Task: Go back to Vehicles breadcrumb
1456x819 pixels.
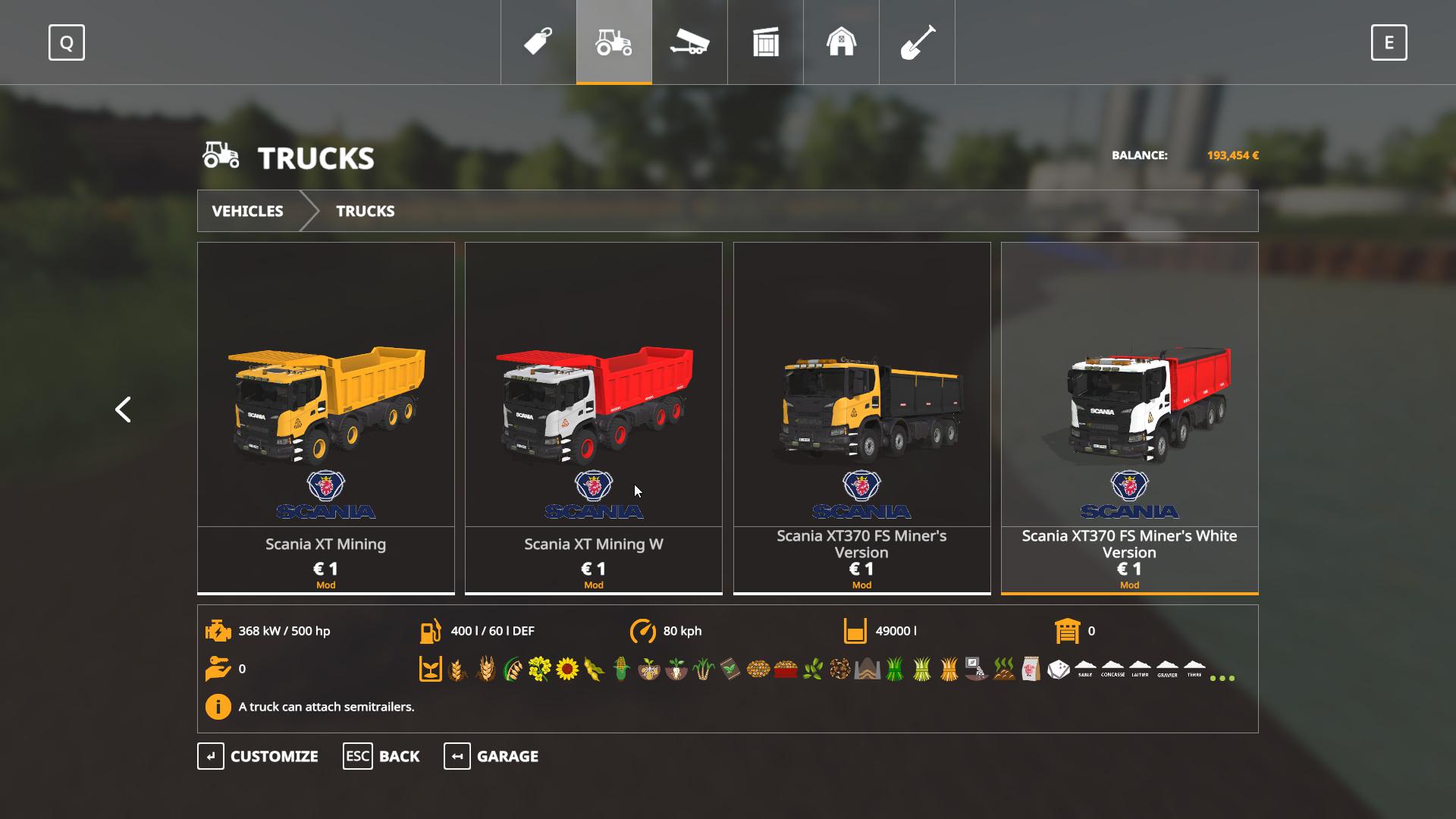Action: [247, 211]
